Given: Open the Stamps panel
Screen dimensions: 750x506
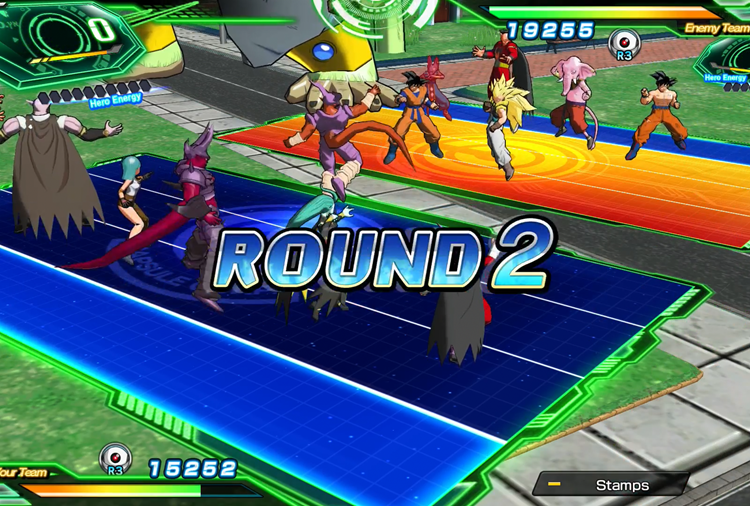Looking at the screenshot, I should pyautogui.click(x=611, y=485).
